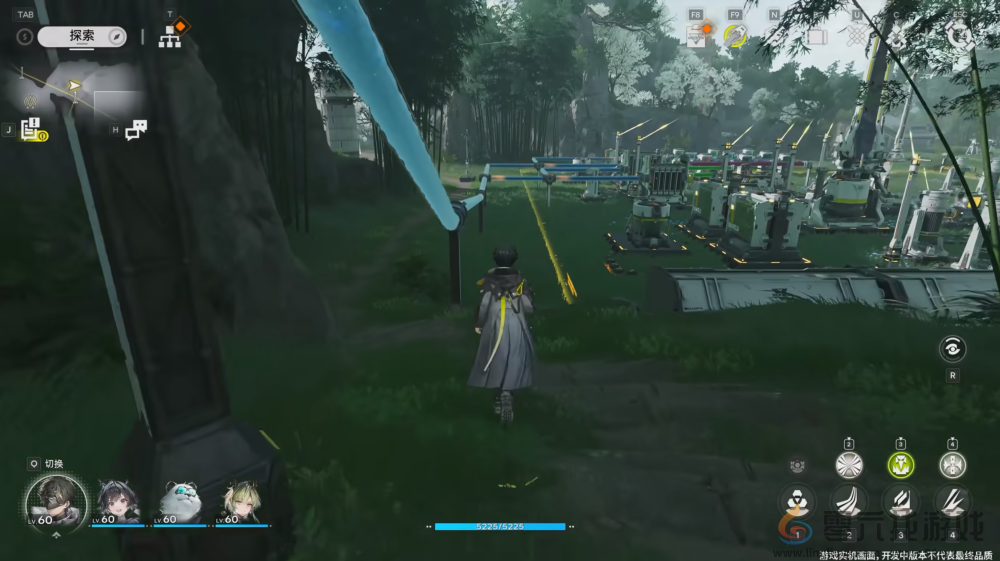Use the curved stripes skill in slot 2
The image size is (1000, 561).
849,501
